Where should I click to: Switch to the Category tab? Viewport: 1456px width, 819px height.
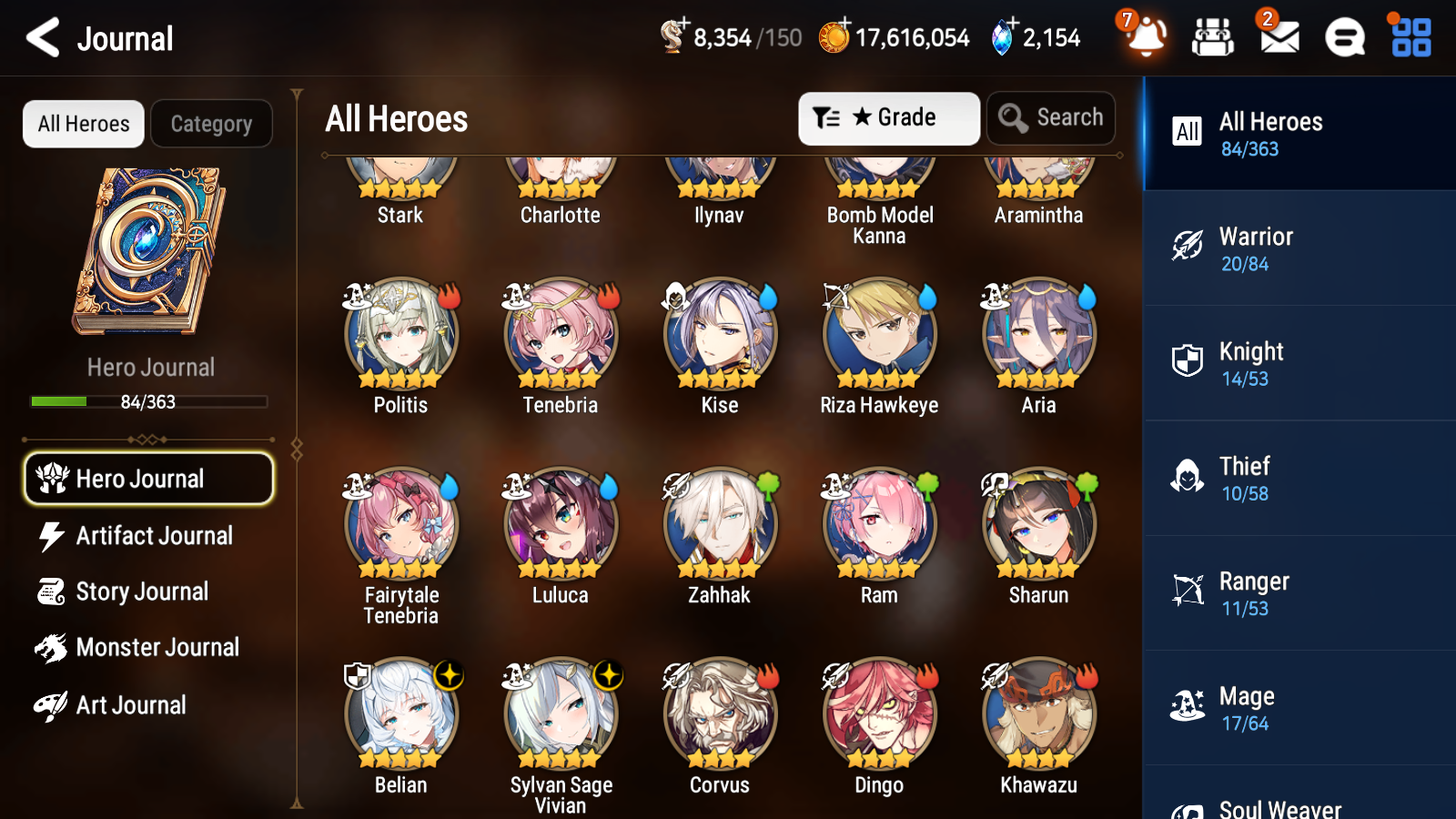211,124
